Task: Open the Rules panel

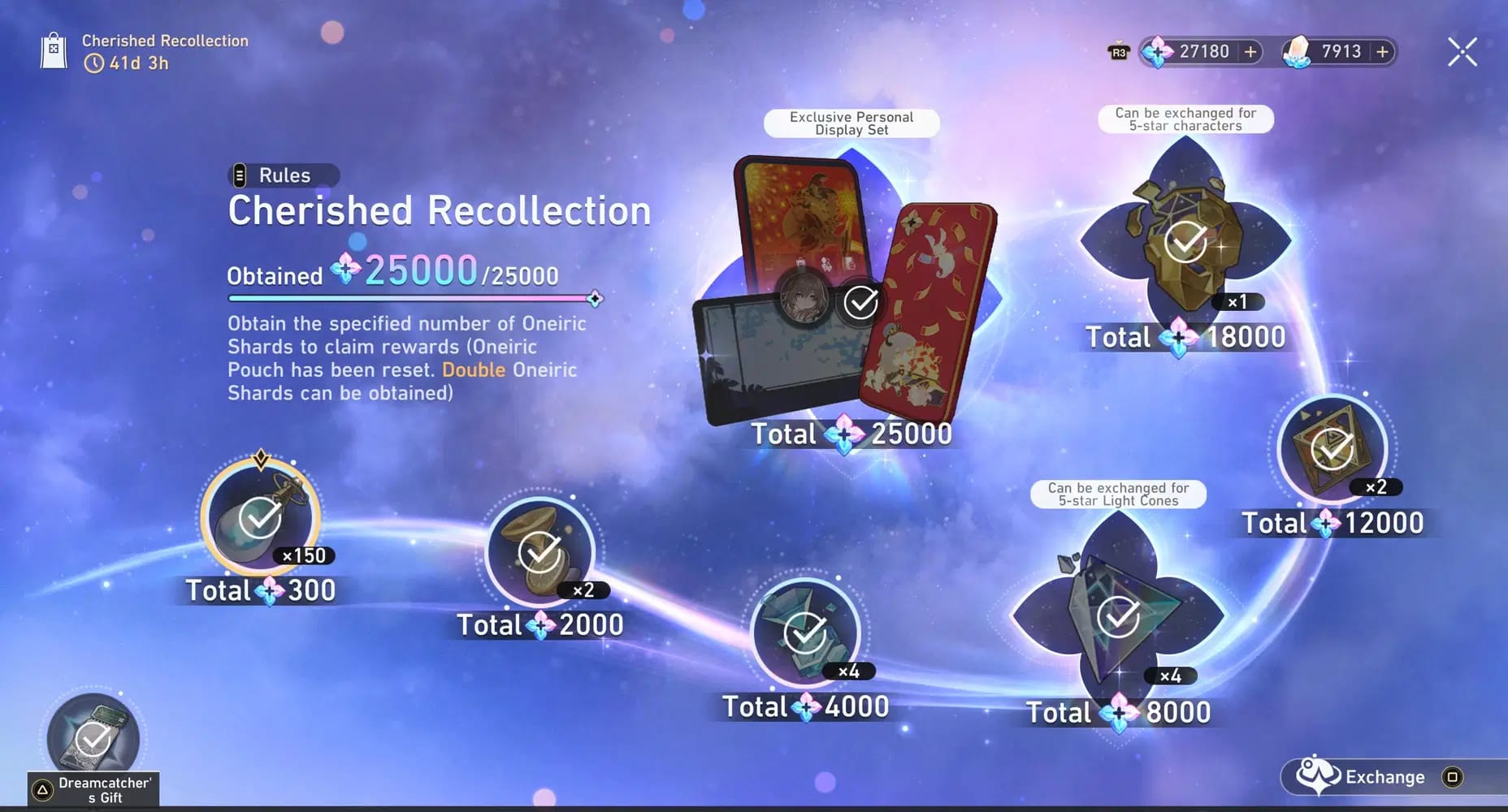Action: [x=284, y=175]
